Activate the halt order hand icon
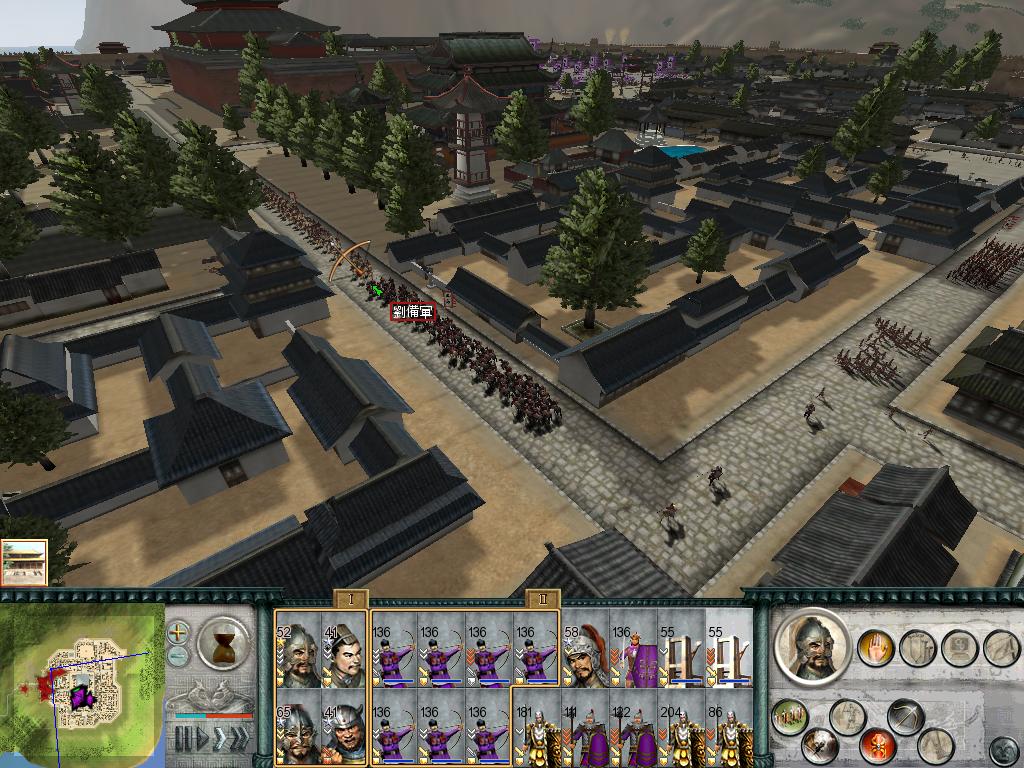Viewport: 1024px width, 768px height. point(874,647)
